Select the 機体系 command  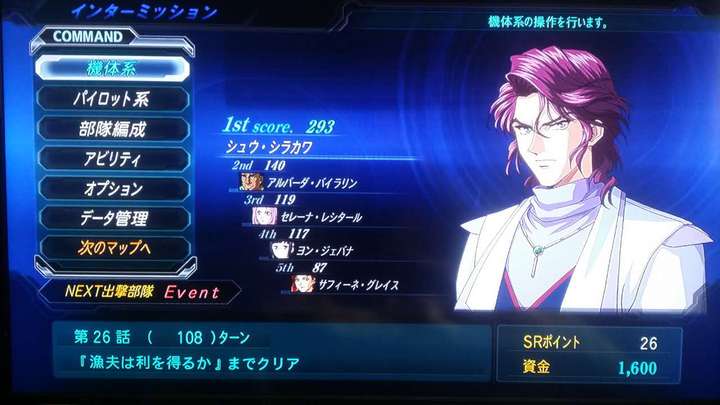[111, 68]
